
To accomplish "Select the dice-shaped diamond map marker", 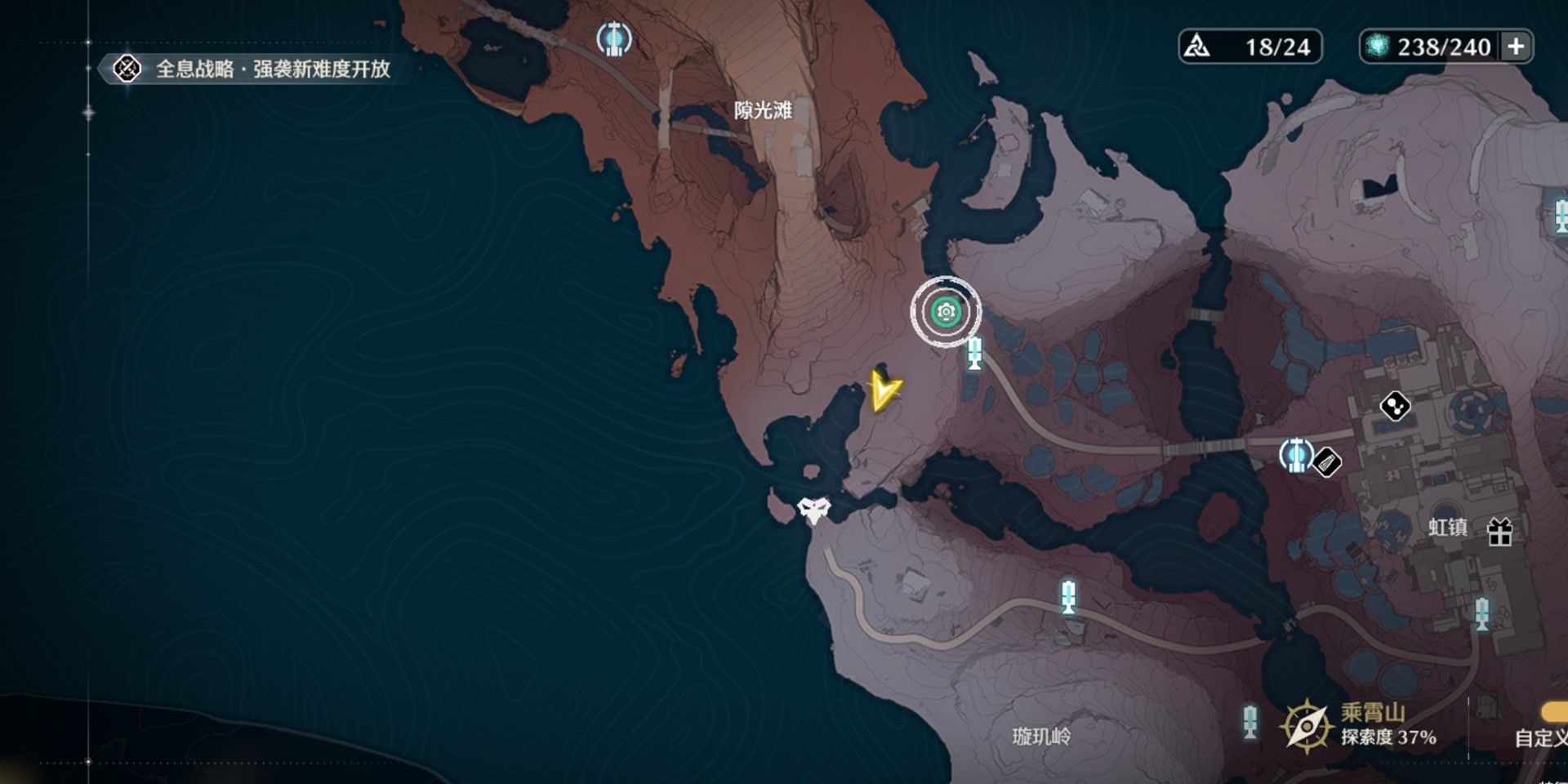I will [1395, 406].
